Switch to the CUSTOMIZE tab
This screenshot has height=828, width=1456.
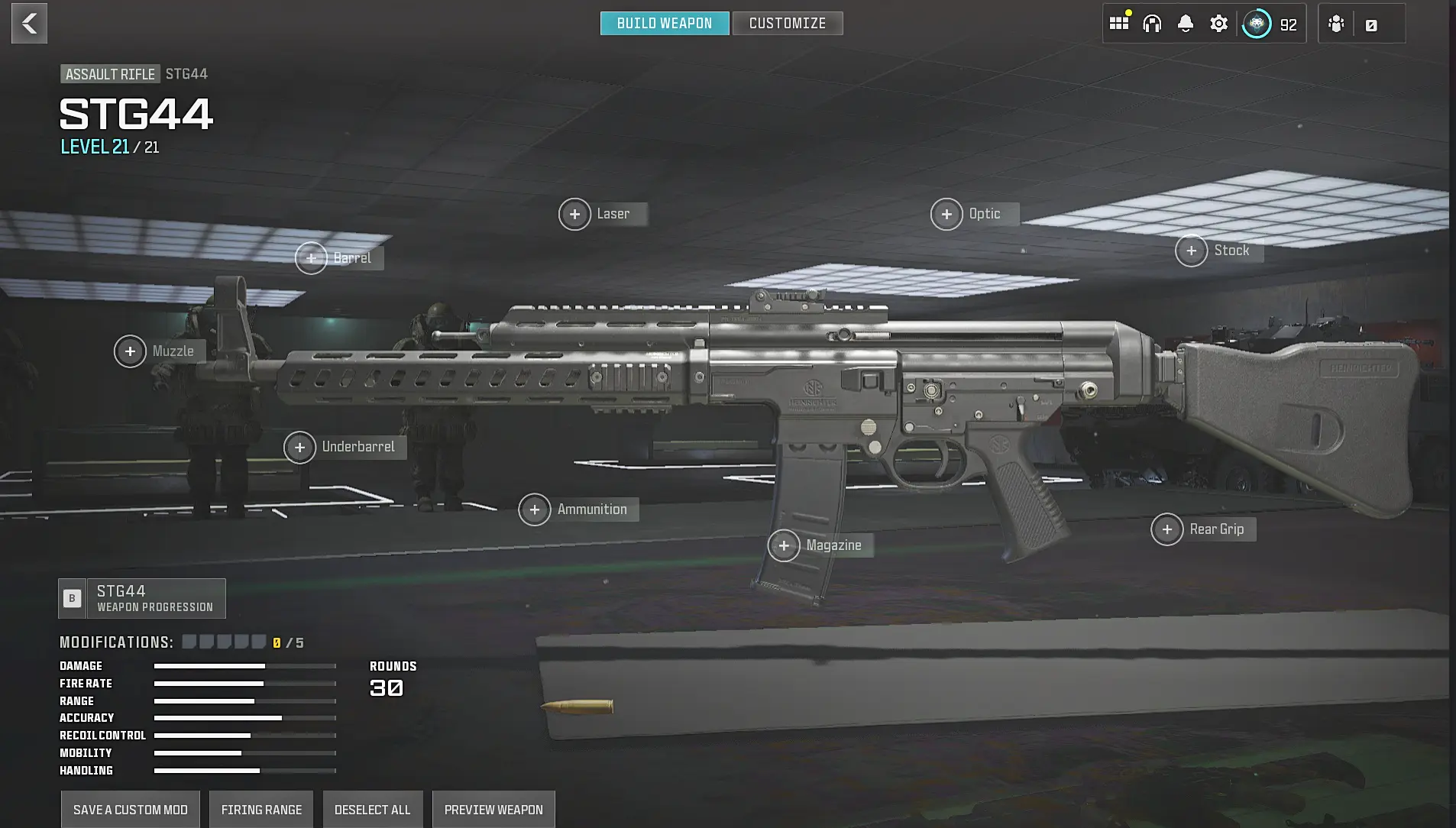(787, 23)
